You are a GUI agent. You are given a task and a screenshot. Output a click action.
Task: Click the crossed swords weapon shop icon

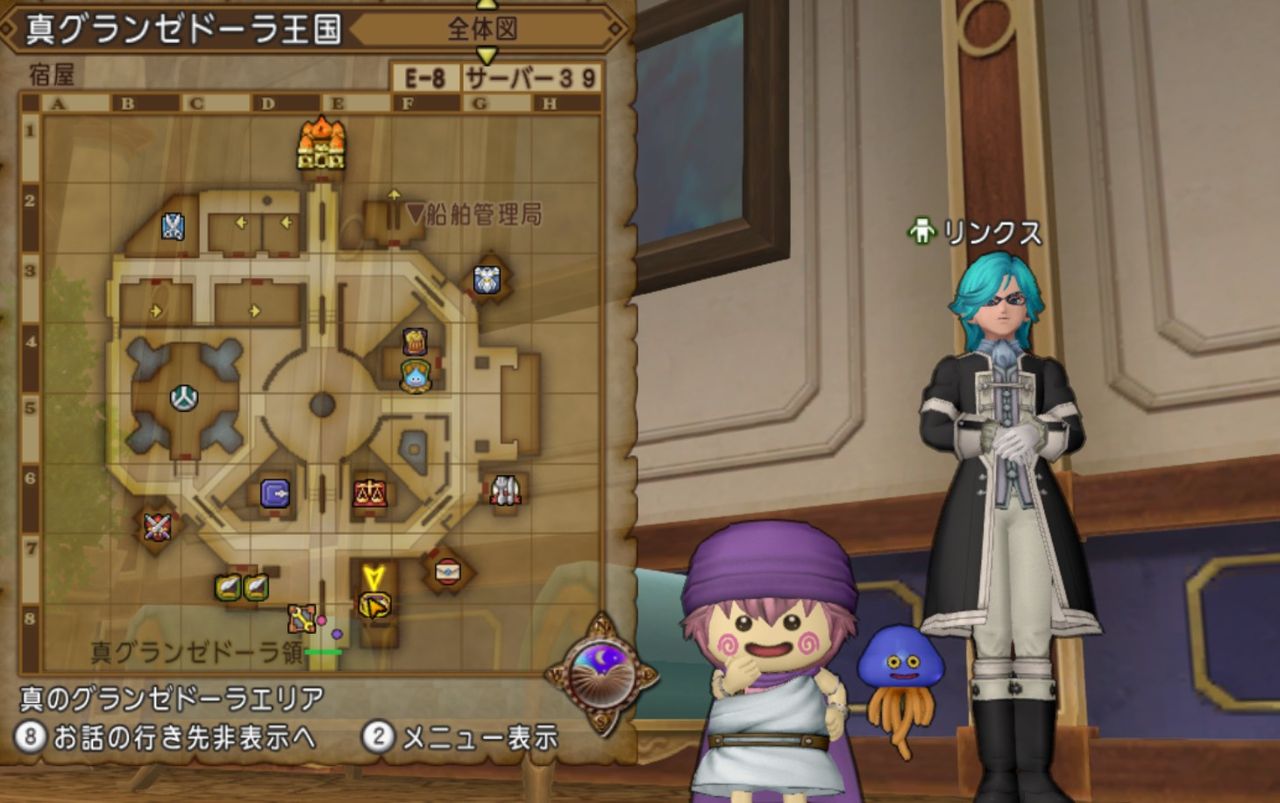156,525
